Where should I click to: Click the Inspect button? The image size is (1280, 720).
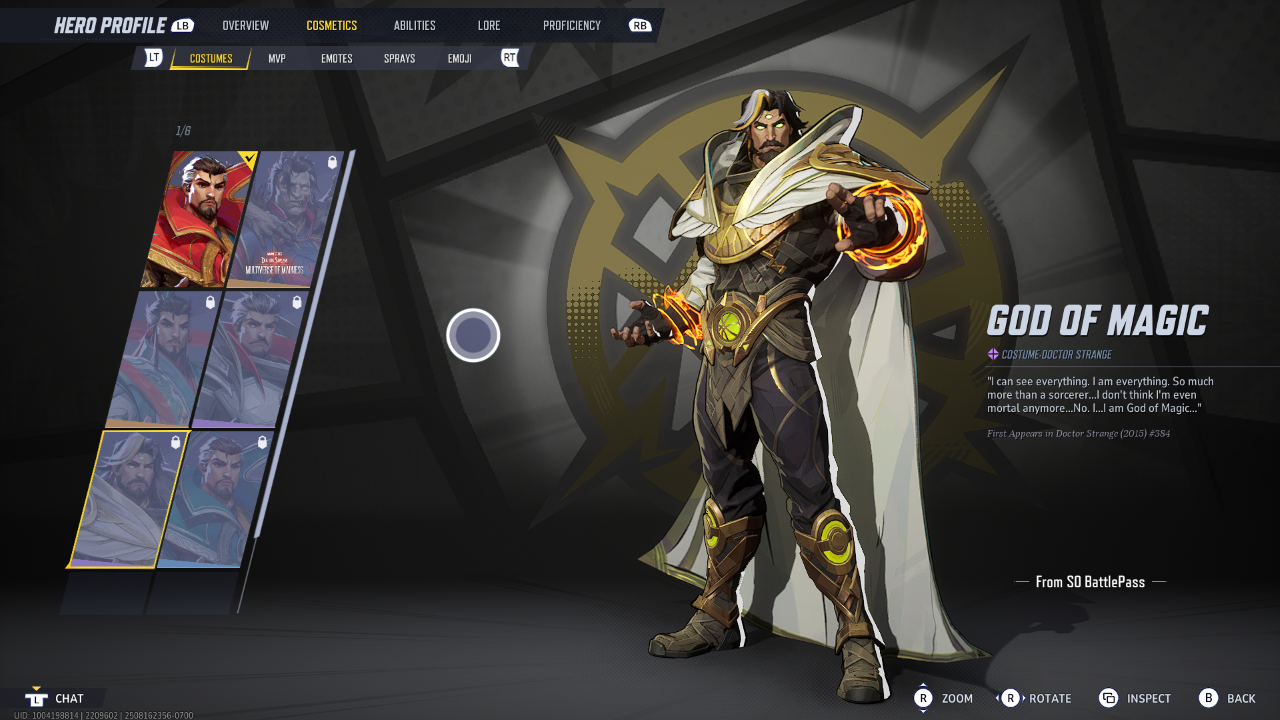tap(1135, 698)
